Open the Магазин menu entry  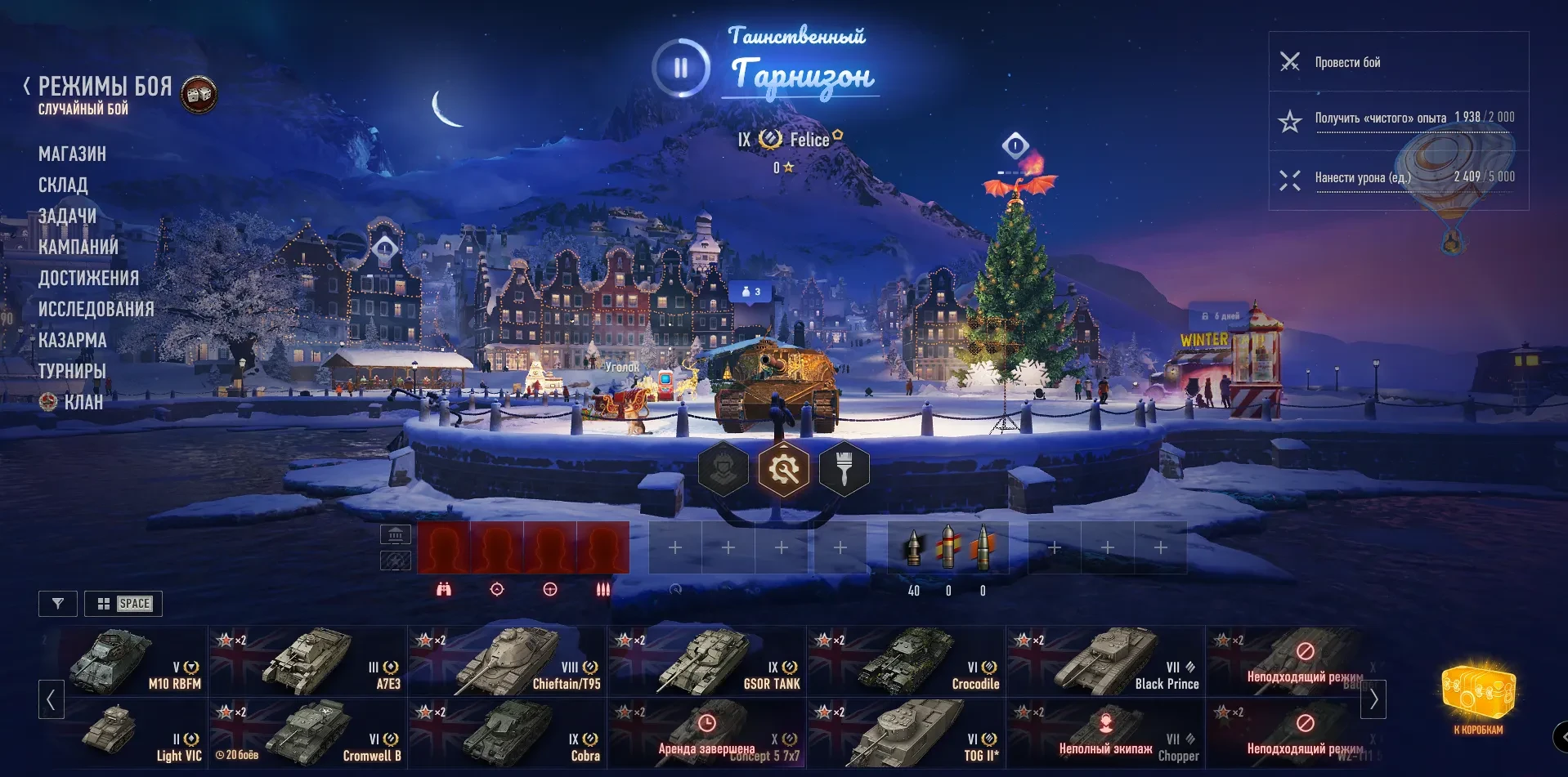pyautogui.click(x=72, y=154)
